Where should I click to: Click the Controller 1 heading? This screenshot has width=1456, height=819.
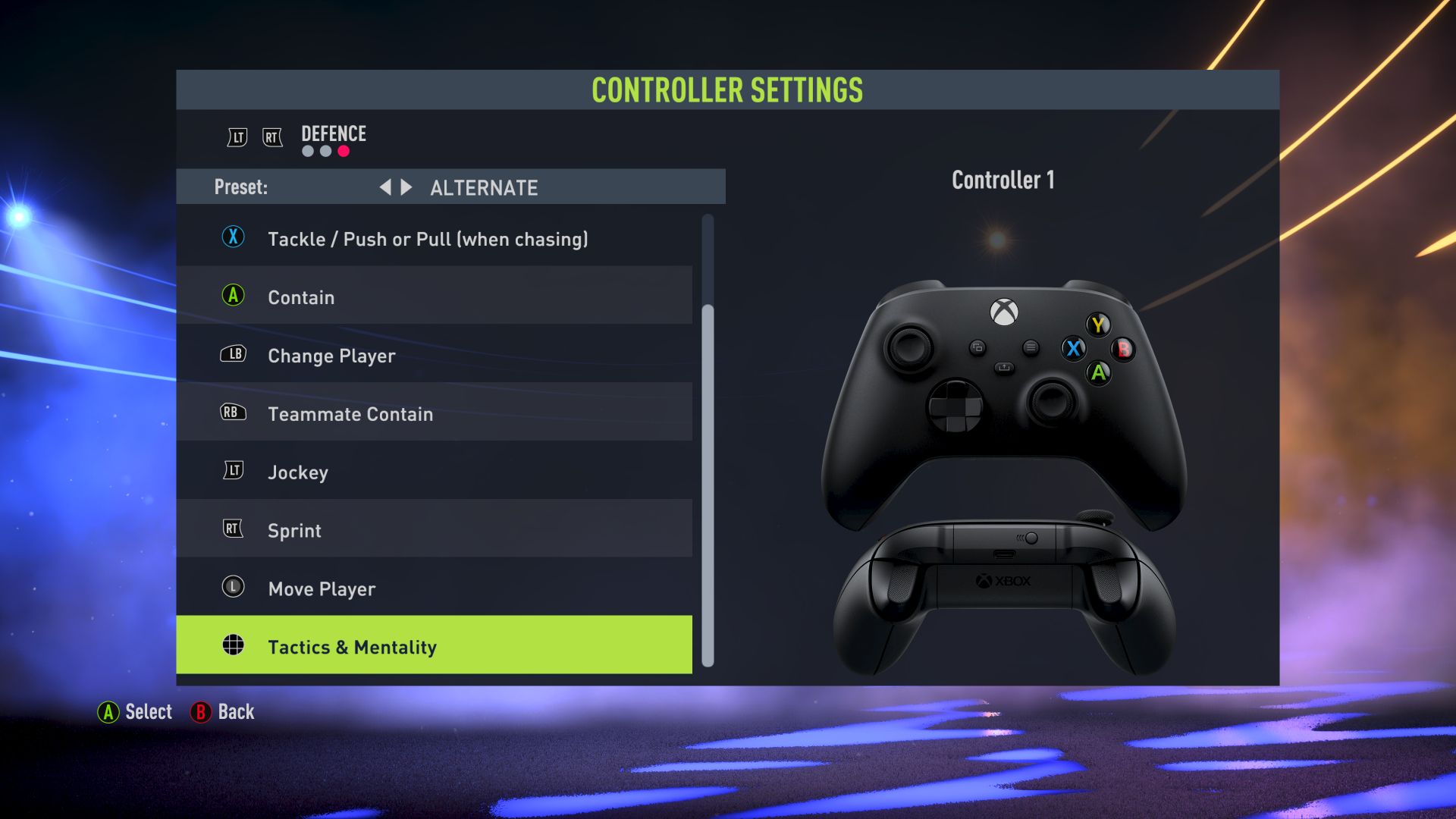point(1003,180)
